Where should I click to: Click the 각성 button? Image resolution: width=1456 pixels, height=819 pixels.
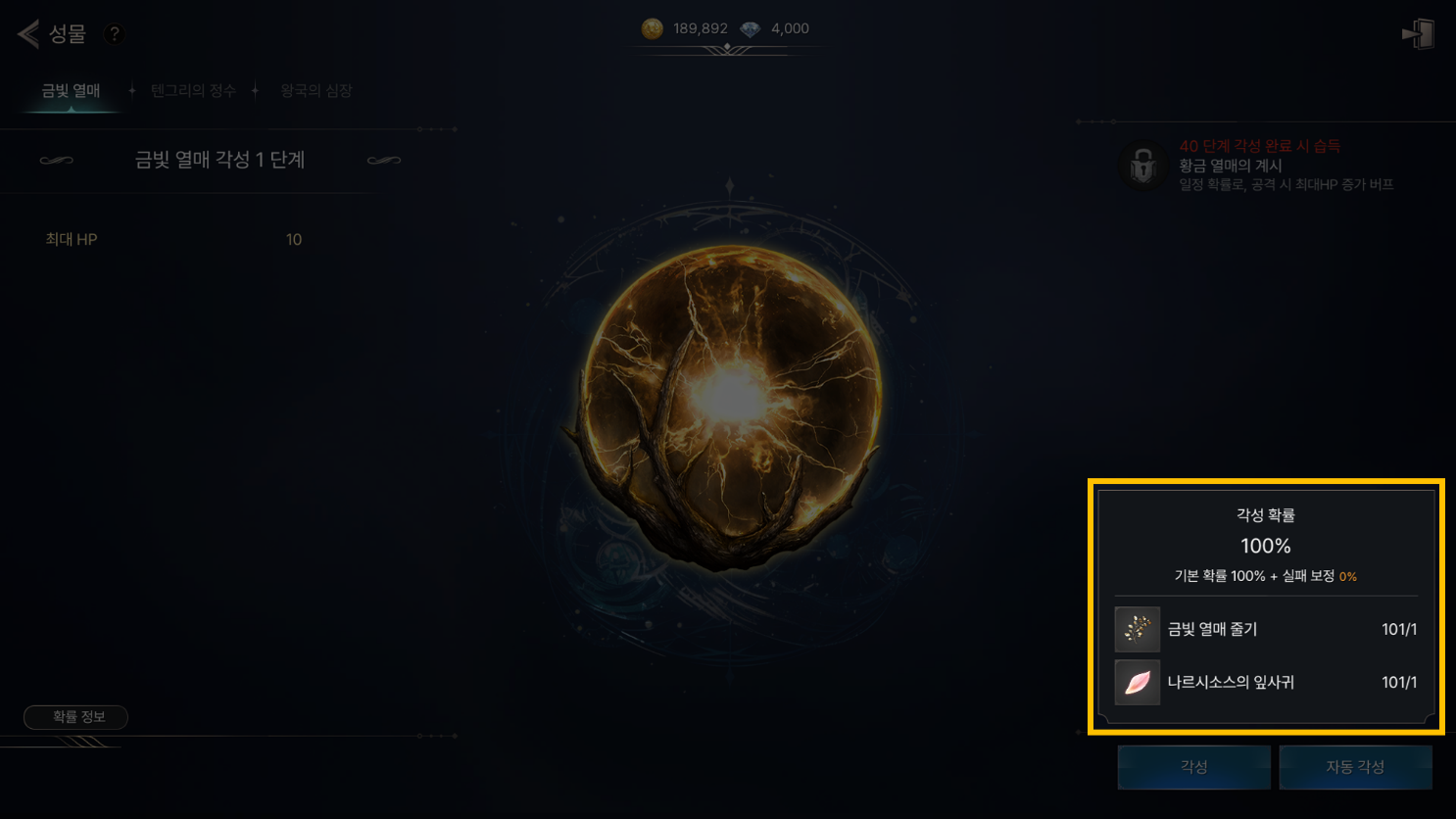(x=1193, y=767)
